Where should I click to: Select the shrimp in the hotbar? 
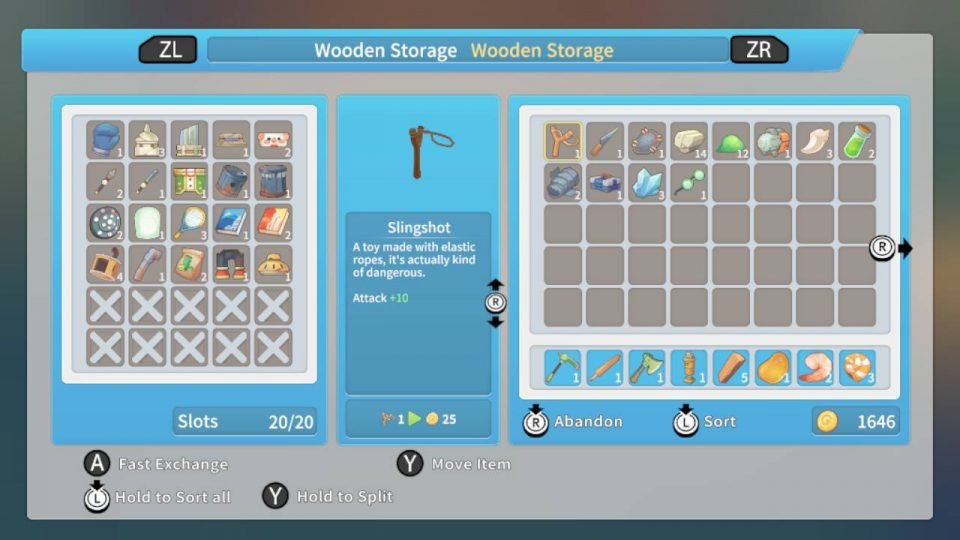815,367
